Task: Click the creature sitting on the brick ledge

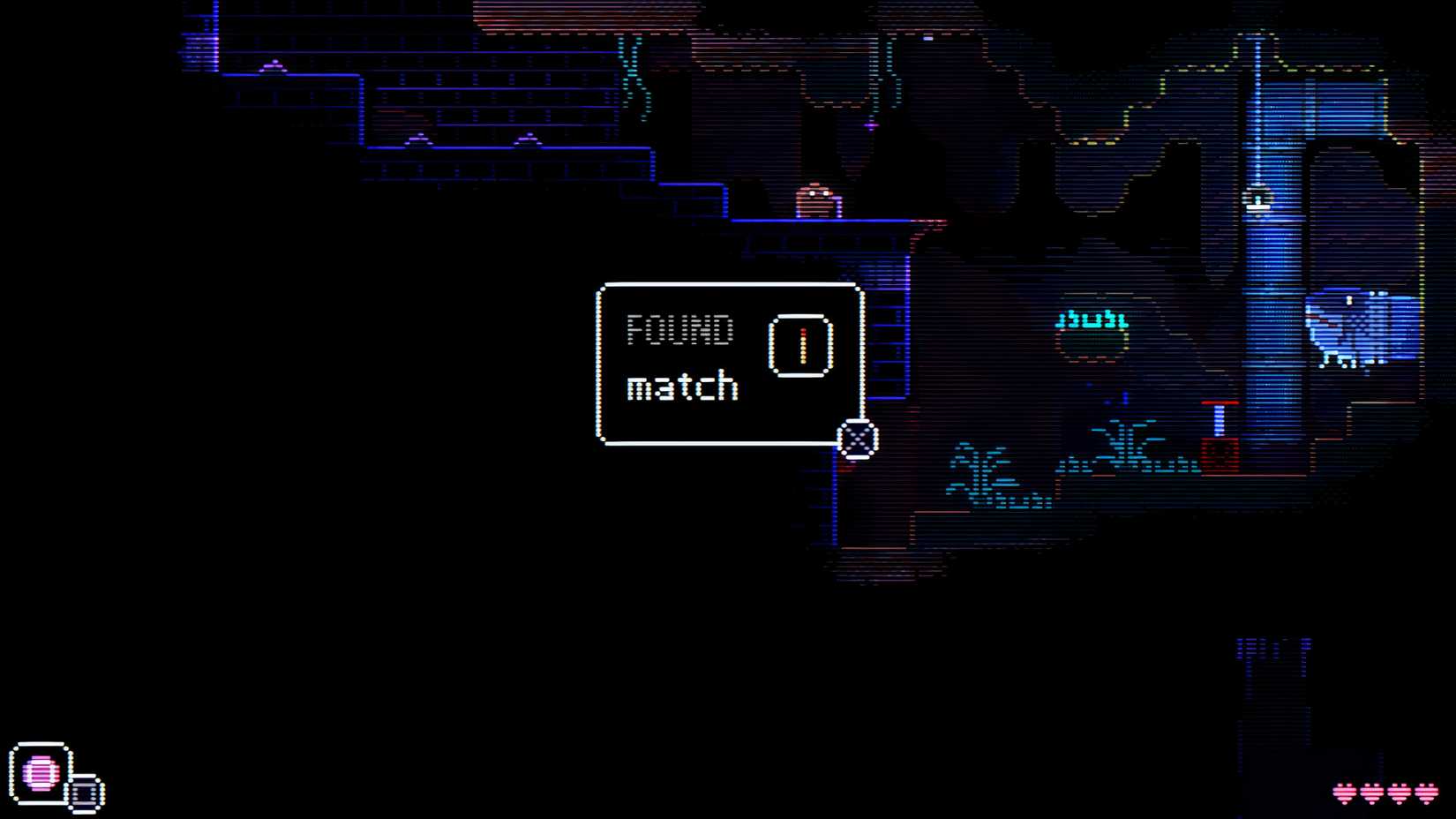Action: coord(816,201)
